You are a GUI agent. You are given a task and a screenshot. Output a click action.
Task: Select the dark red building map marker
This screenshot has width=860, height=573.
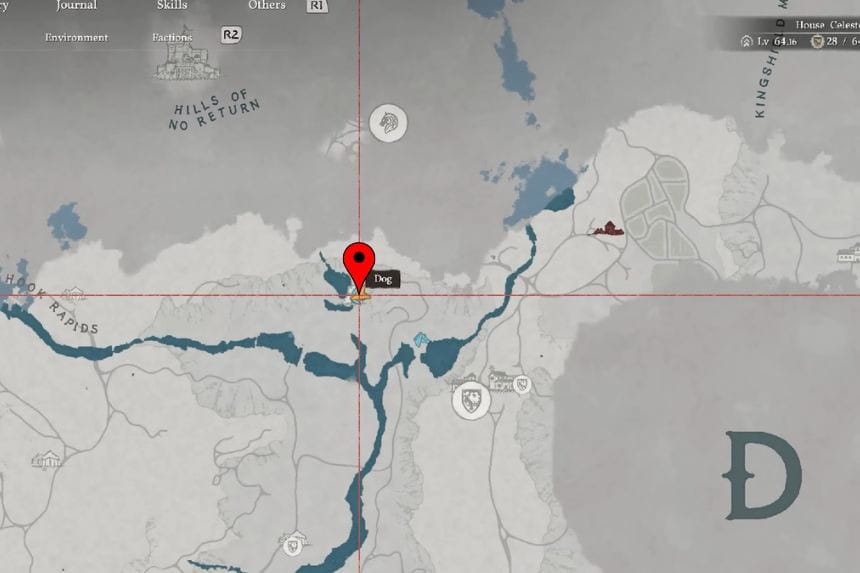coord(606,229)
